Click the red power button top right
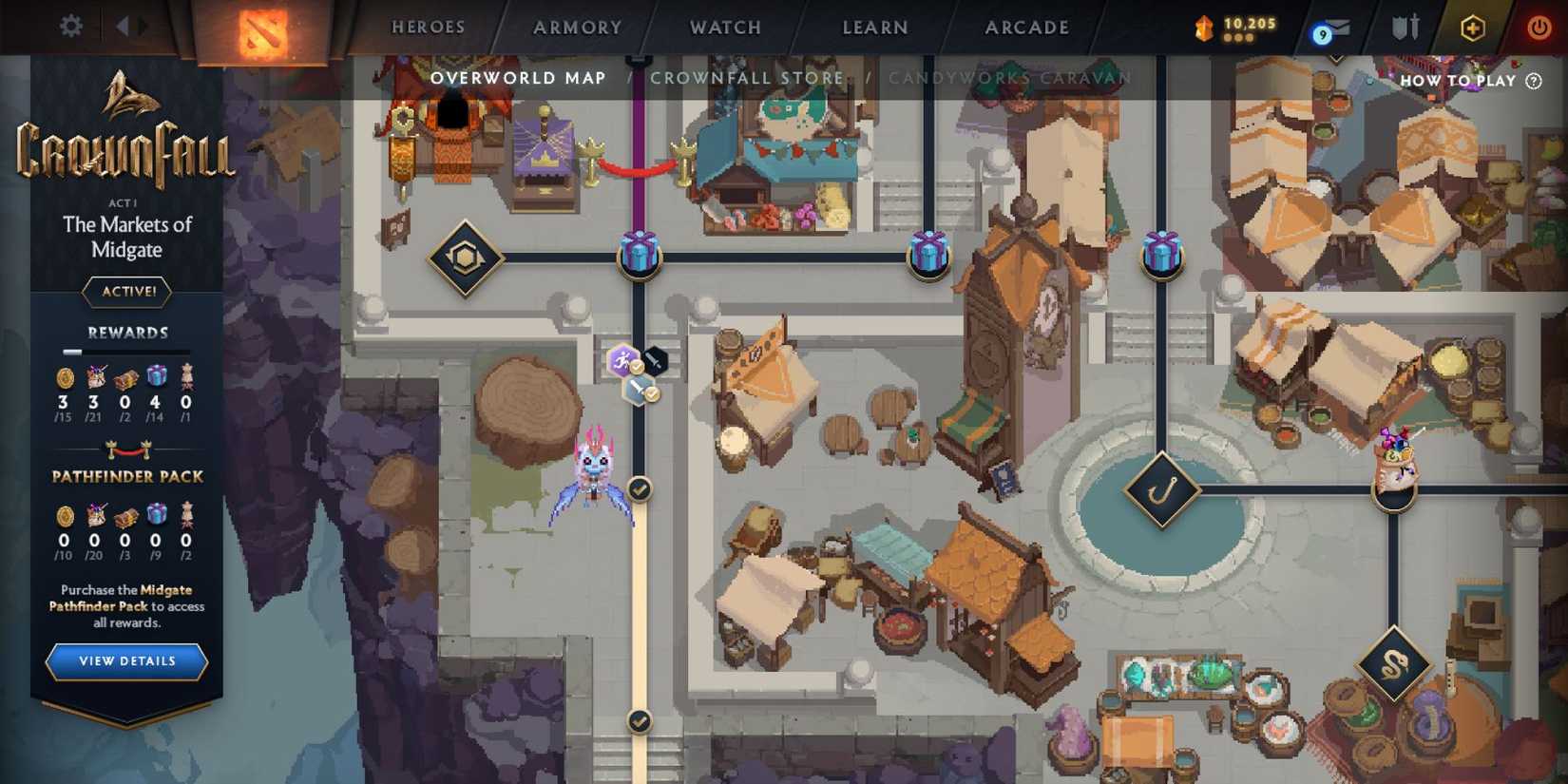Image resolution: width=1568 pixels, height=784 pixels. pos(1539,26)
